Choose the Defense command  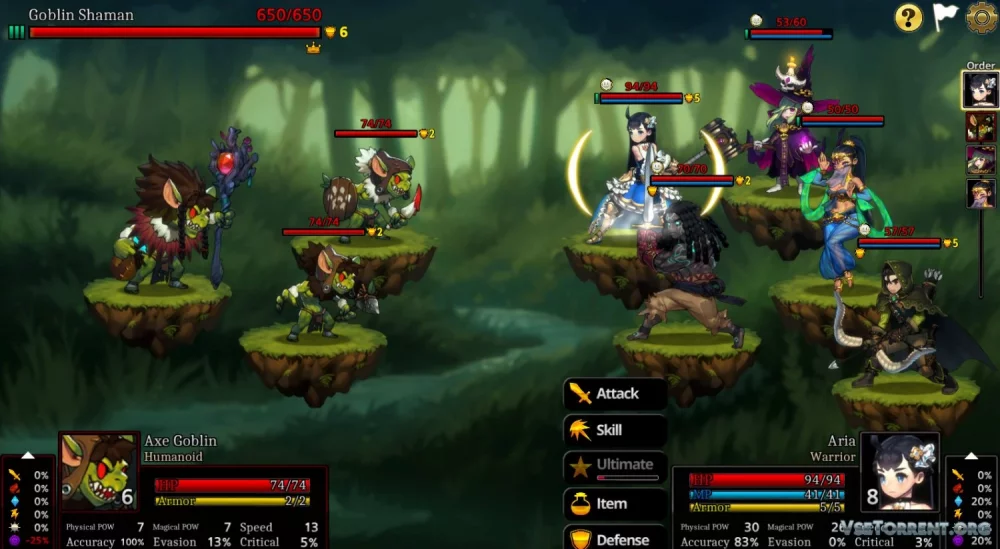[x=615, y=539]
